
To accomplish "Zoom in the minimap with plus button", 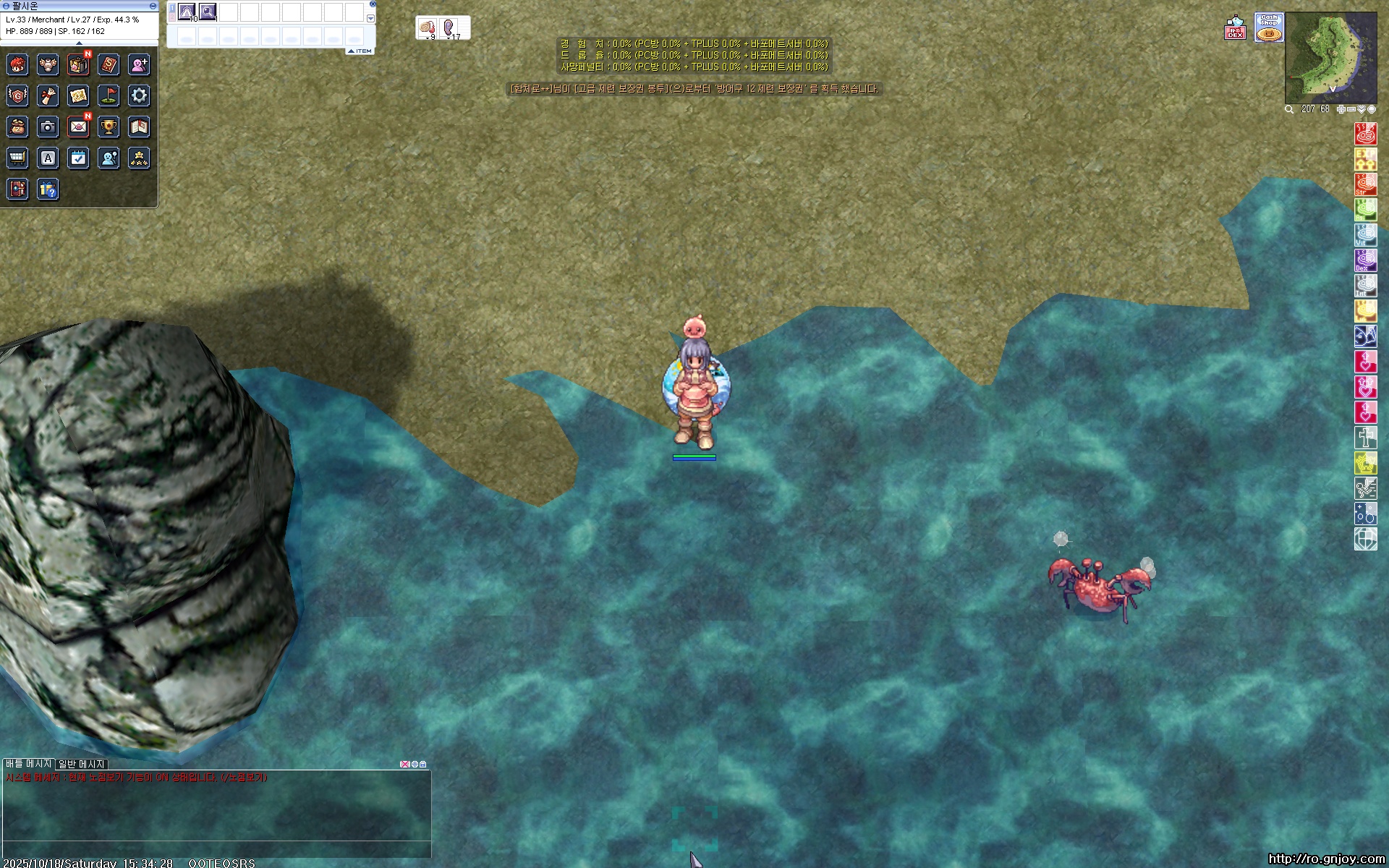I will tap(1341, 109).
